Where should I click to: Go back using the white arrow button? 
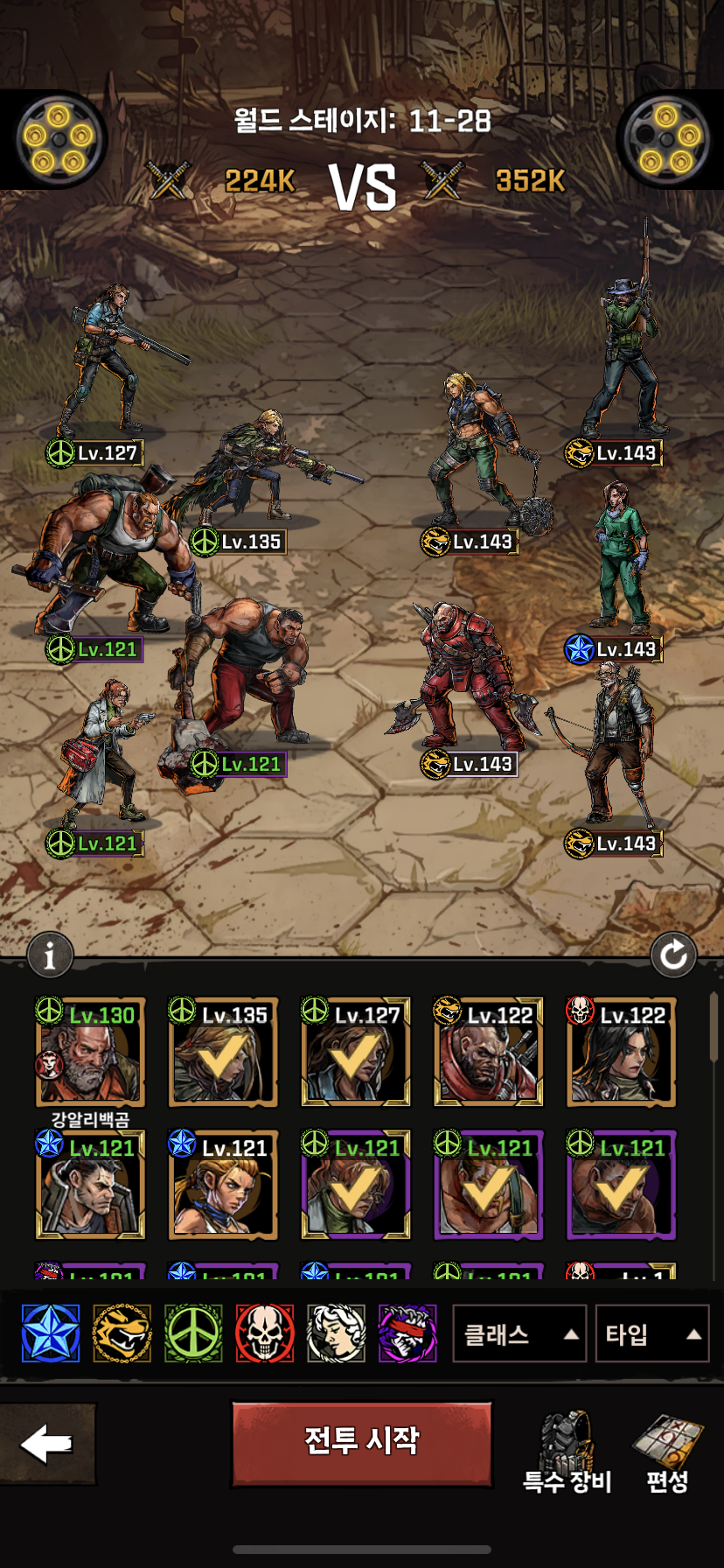pyautogui.click(x=47, y=1444)
